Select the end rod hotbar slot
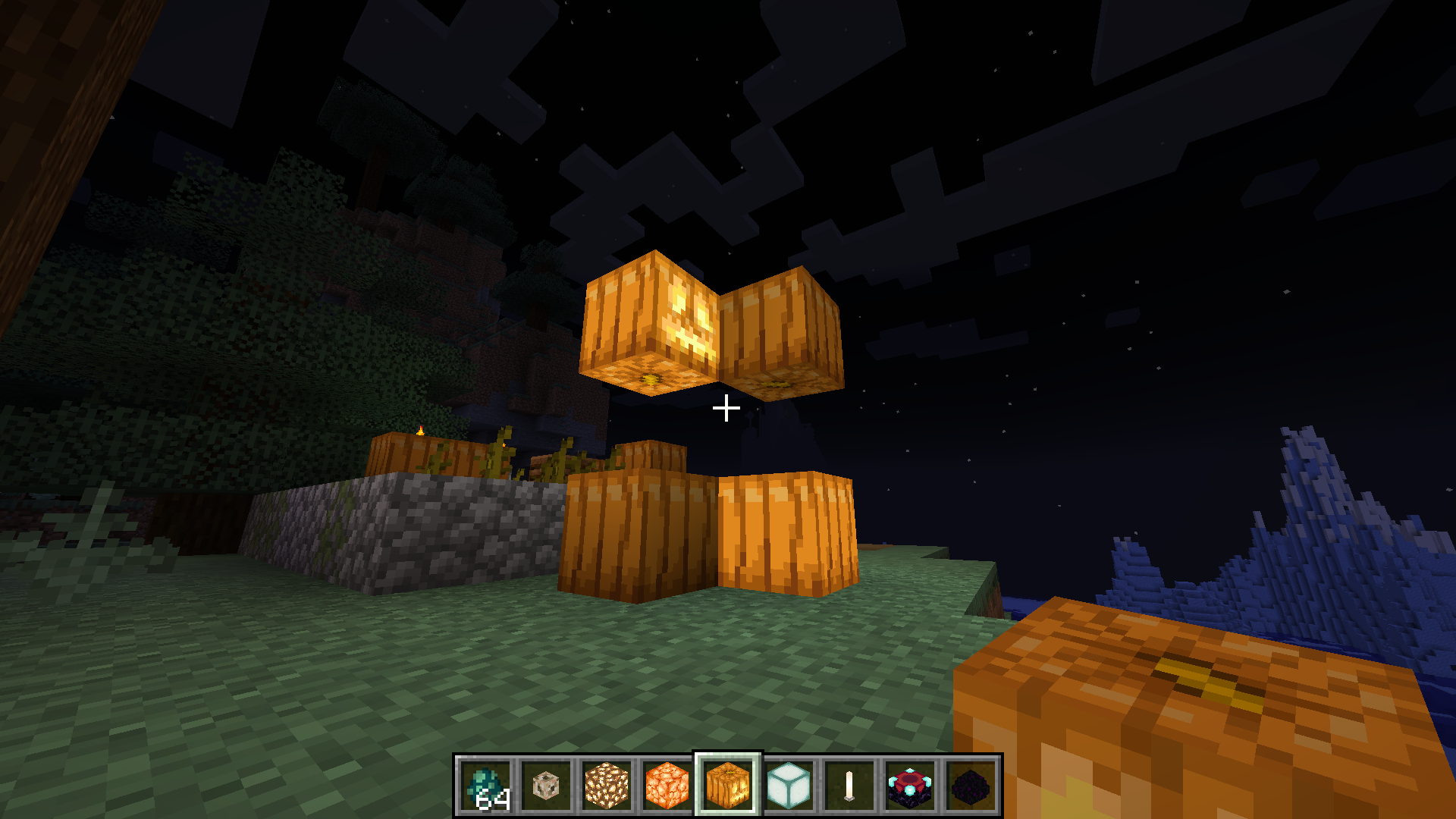The width and height of the screenshot is (1456, 819). coord(849,786)
